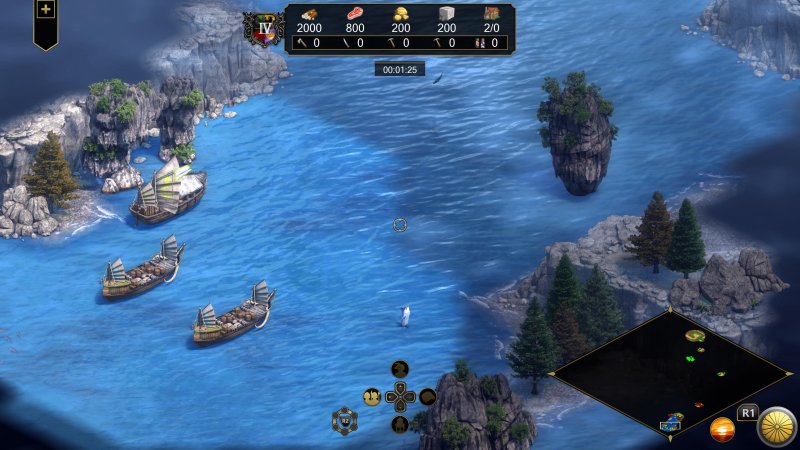Select the building icon below the command cross
800x450 pixels.
(x=400, y=425)
